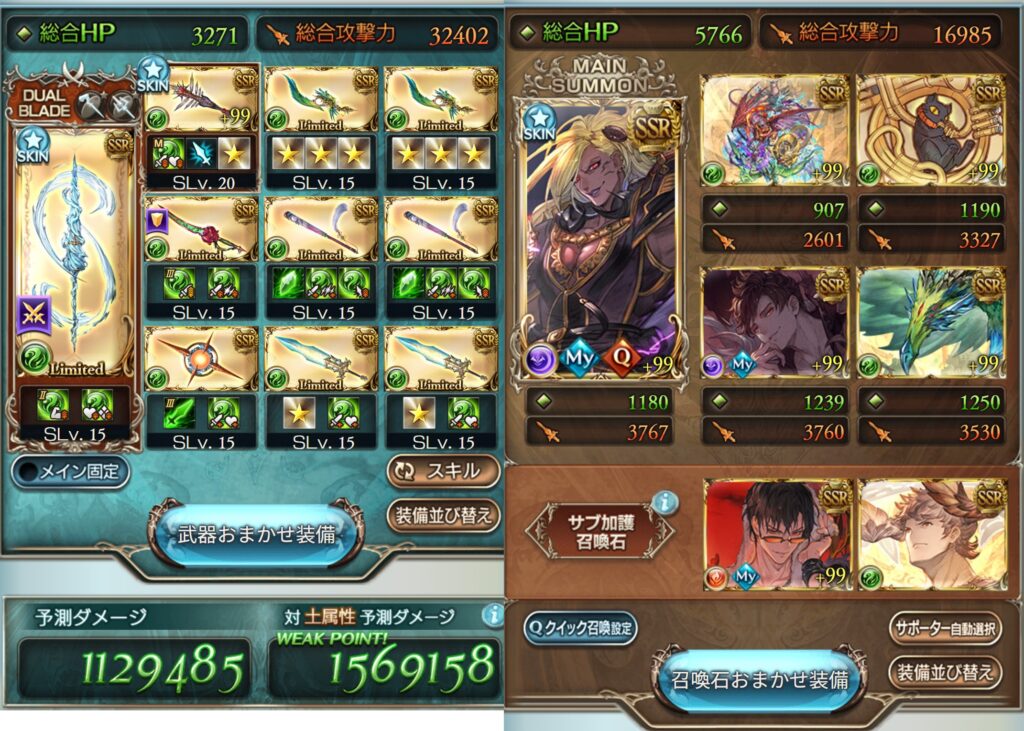
Task: Sort summons with the 装備並び替え button
Action: [944, 672]
